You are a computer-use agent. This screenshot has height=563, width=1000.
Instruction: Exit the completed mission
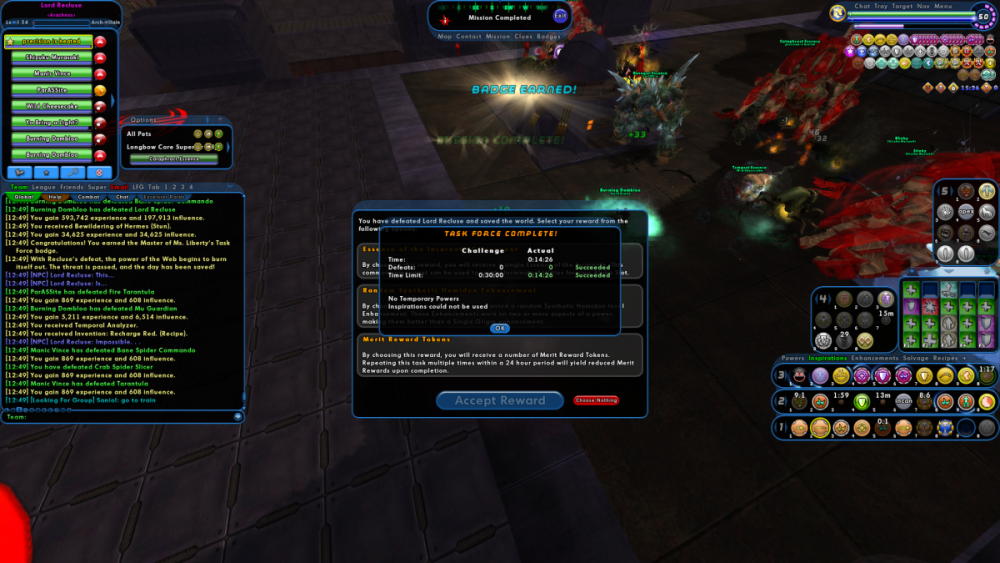click(560, 16)
